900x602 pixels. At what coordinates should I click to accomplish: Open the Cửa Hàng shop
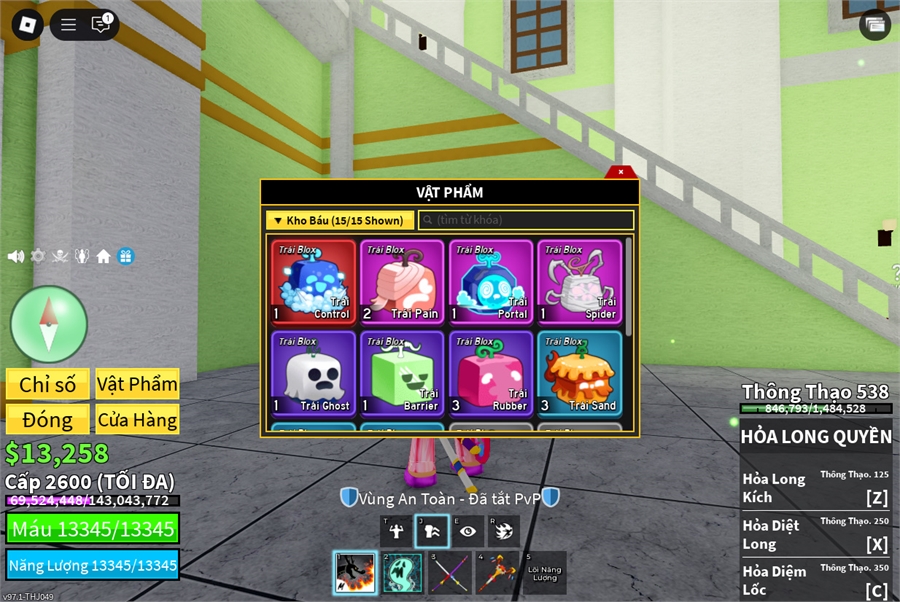(137, 420)
